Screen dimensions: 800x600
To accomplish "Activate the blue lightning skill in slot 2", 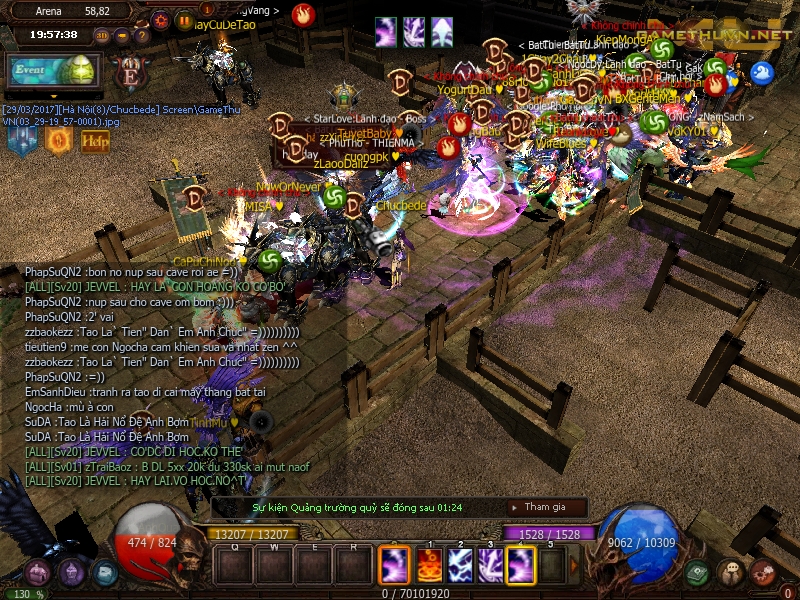I will [x=459, y=567].
